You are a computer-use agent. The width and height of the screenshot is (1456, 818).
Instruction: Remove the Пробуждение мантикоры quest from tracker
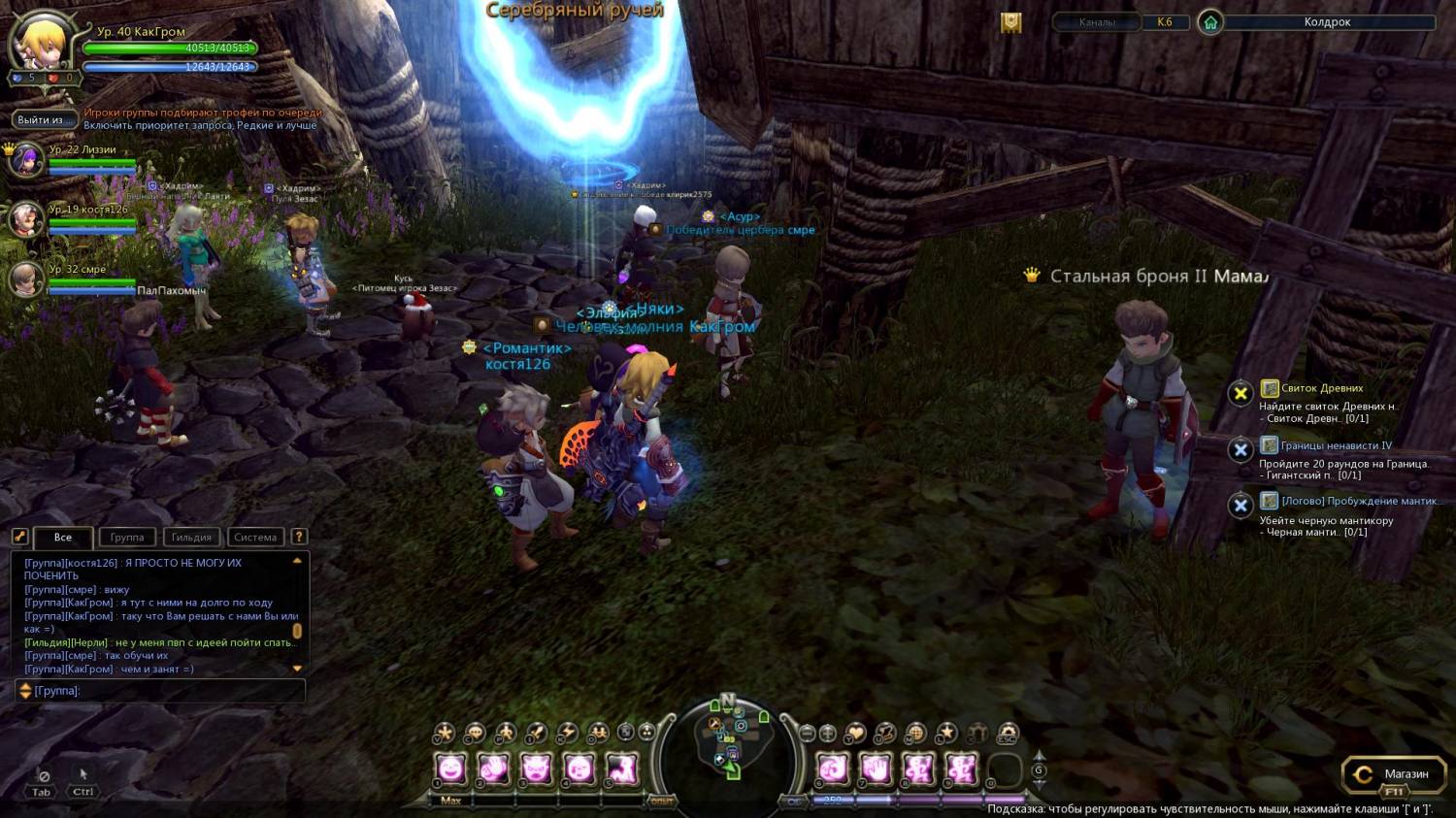(1240, 506)
